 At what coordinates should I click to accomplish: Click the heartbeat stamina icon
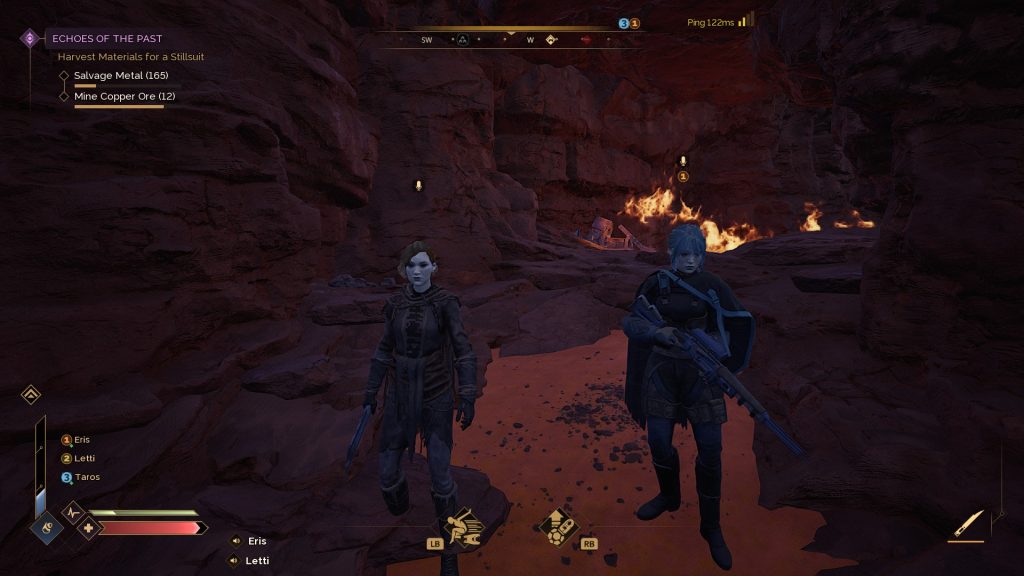(x=73, y=512)
